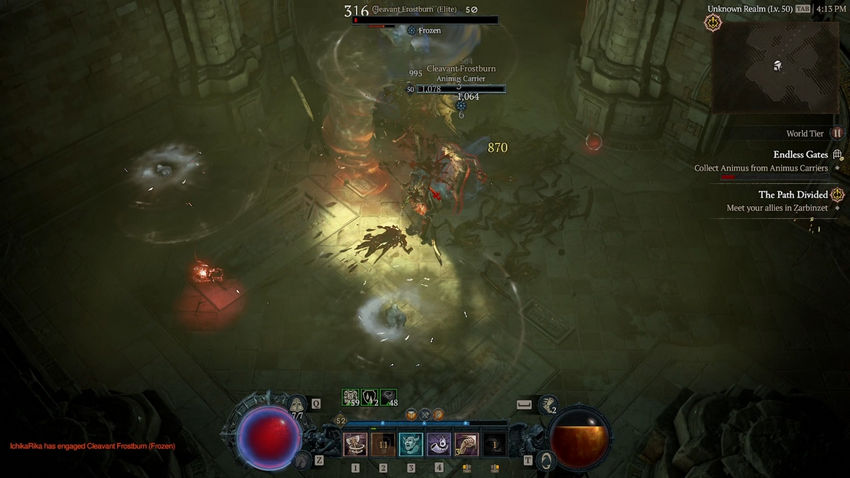Open the minimap in the corner
Image resolution: width=850 pixels, height=478 pixels.
[775, 66]
